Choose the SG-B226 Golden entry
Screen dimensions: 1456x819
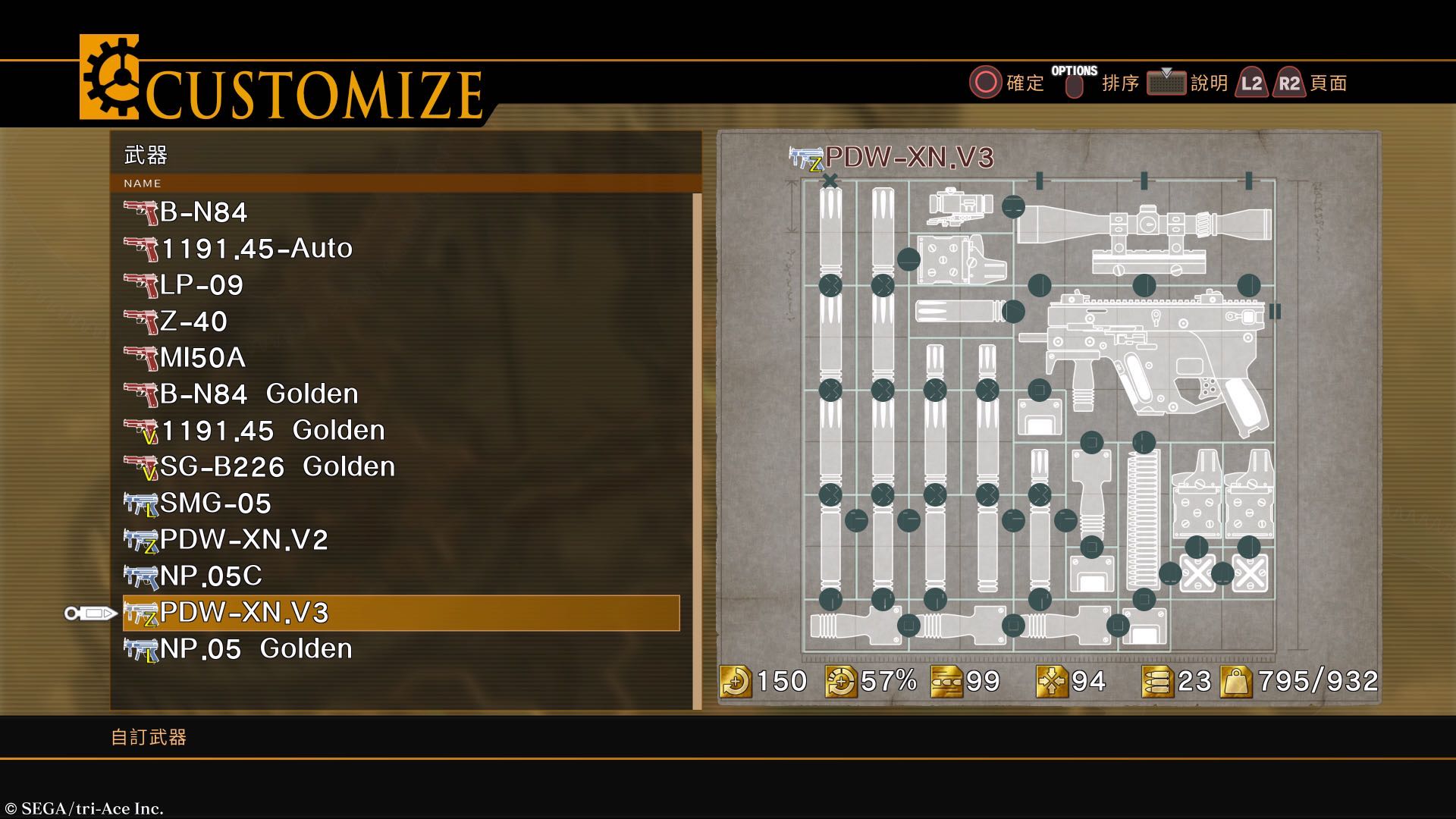coord(278,467)
